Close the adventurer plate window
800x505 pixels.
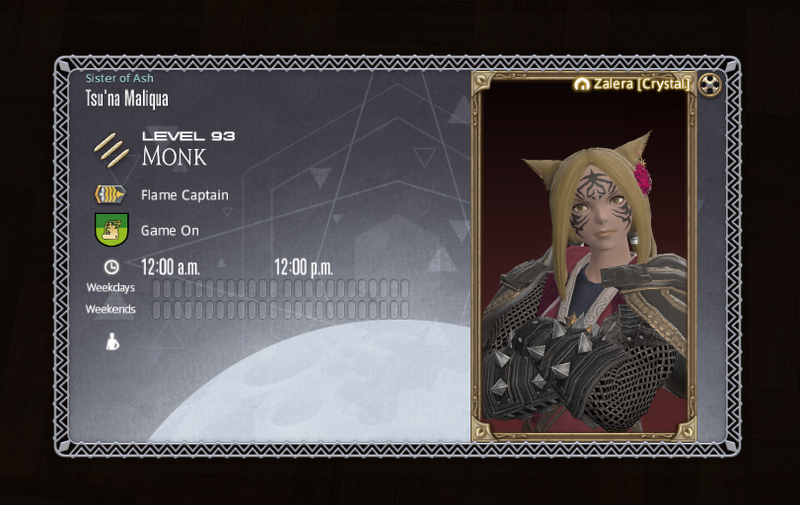709,85
